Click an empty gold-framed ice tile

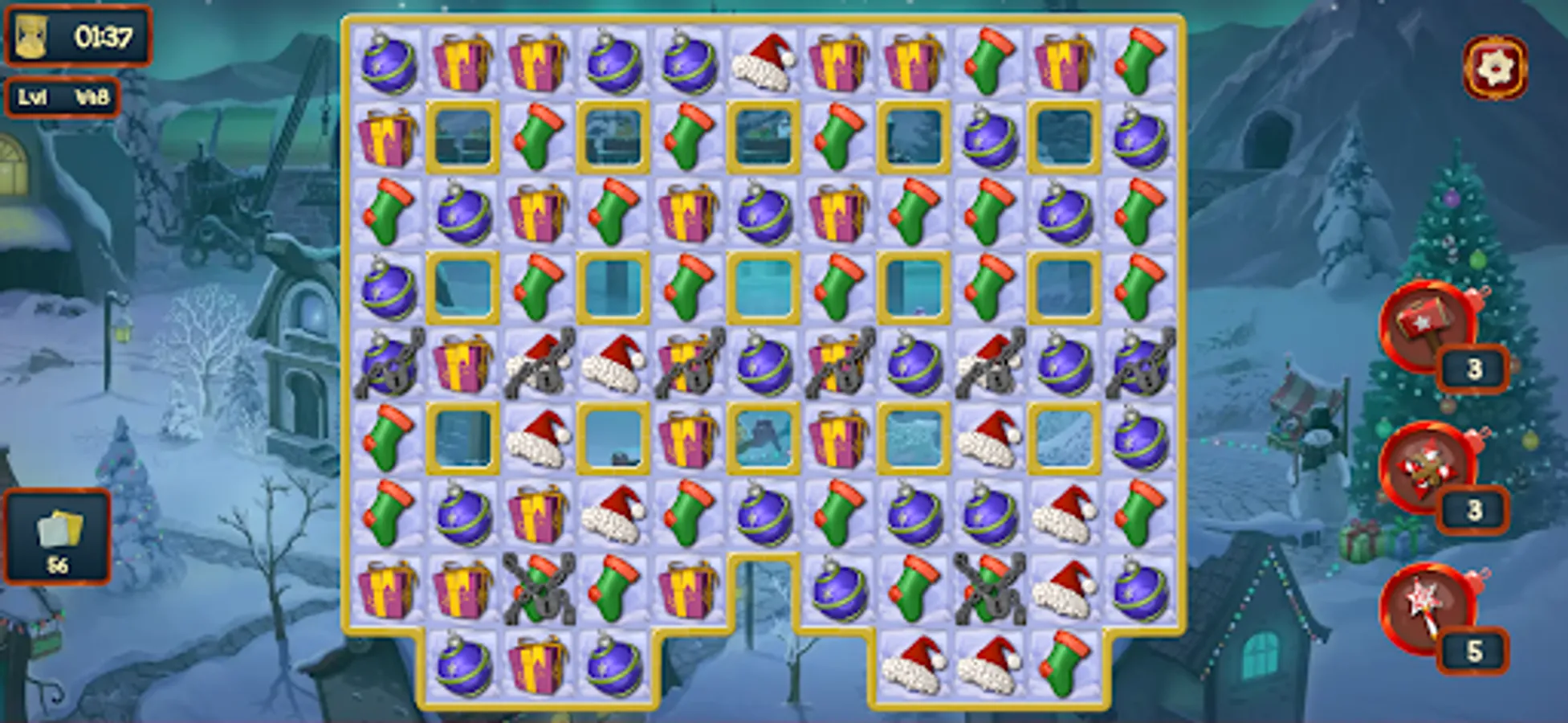[462, 138]
